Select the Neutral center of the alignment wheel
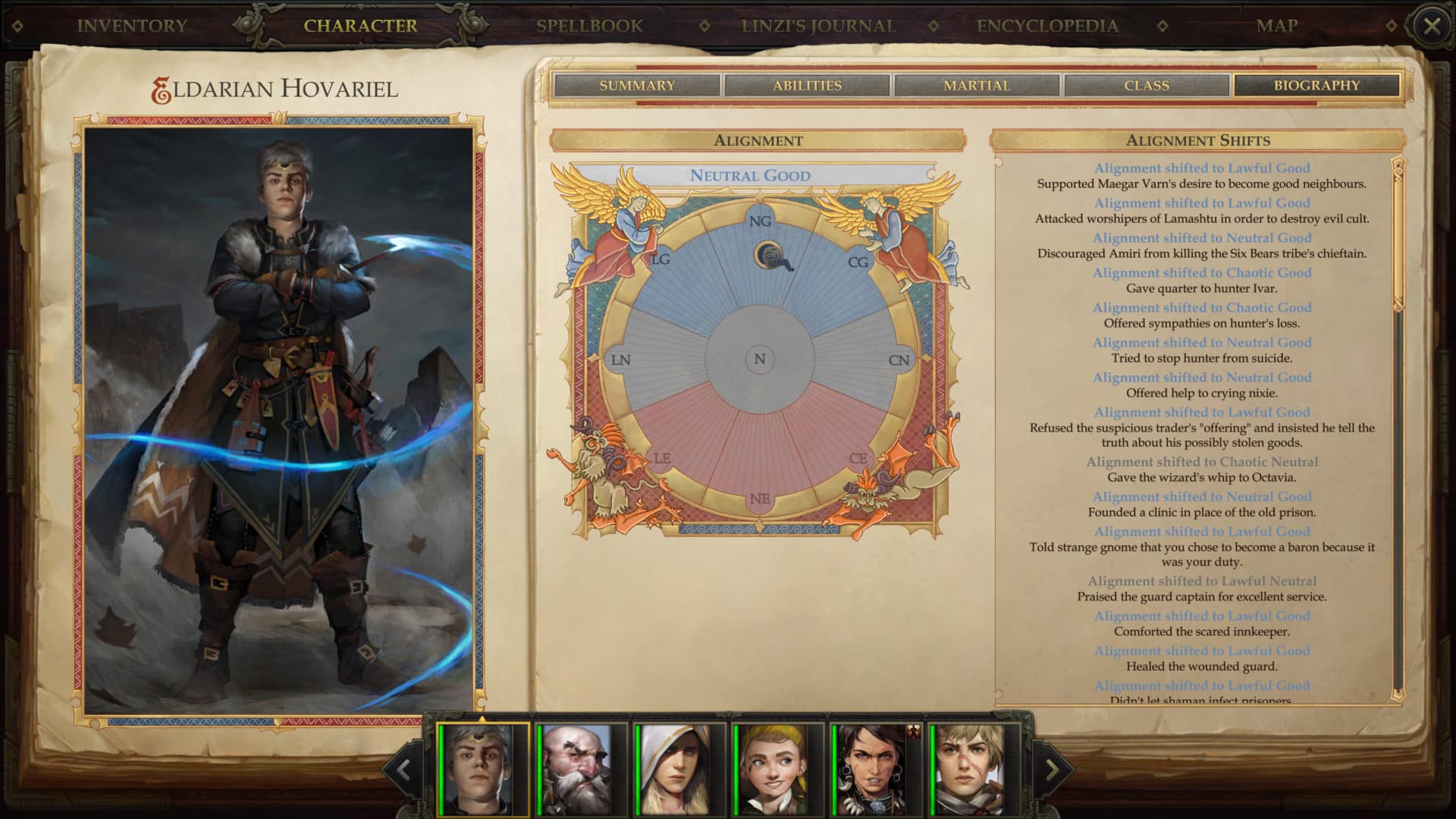 (x=758, y=358)
